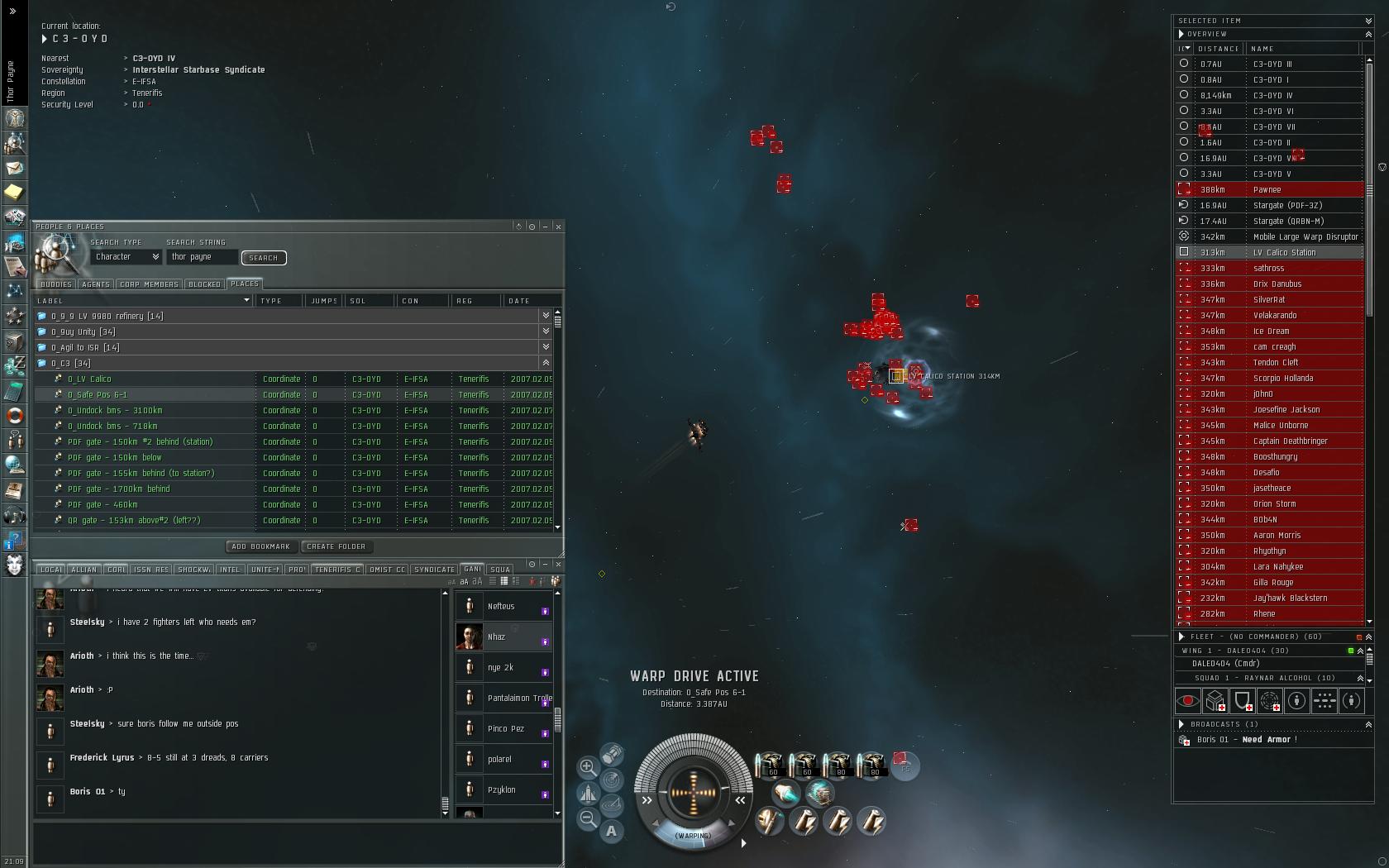Sort the overview by Distance column
Screen dimensions: 1389x868
pyautogui.click(x=1219, y=49)
